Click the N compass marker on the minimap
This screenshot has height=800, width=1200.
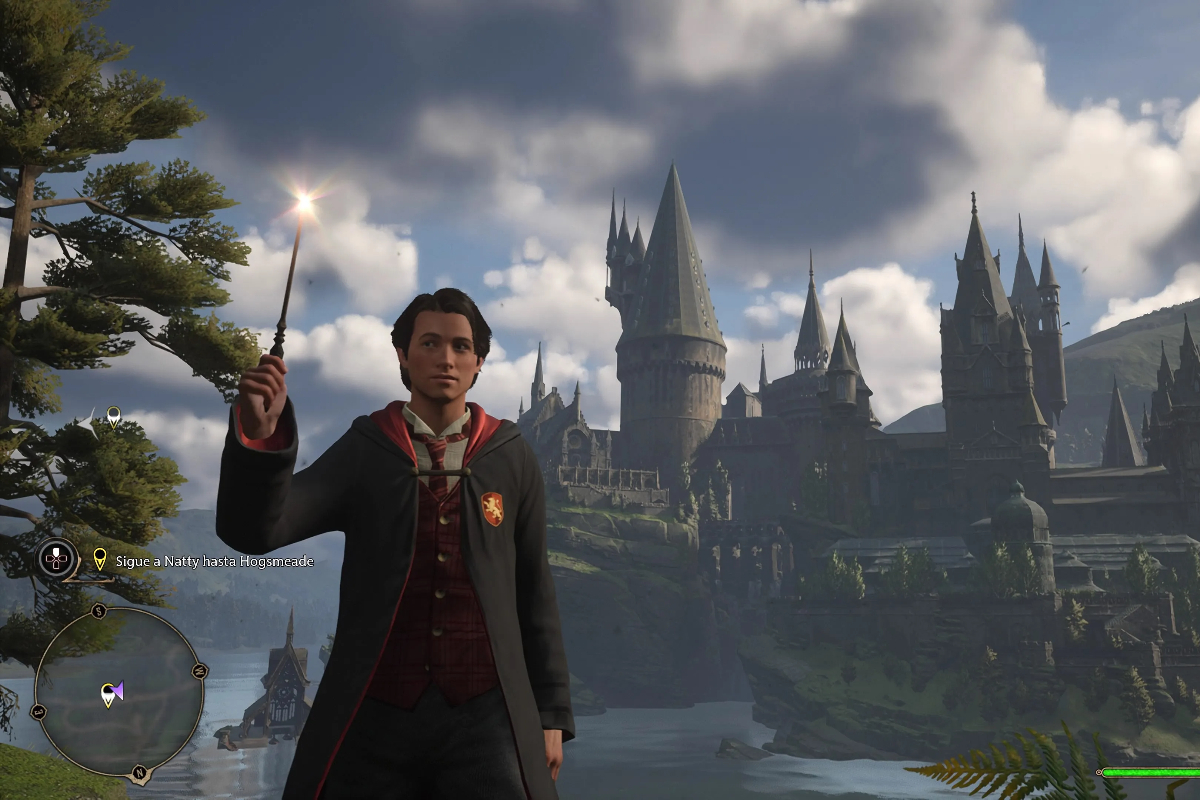139,771
